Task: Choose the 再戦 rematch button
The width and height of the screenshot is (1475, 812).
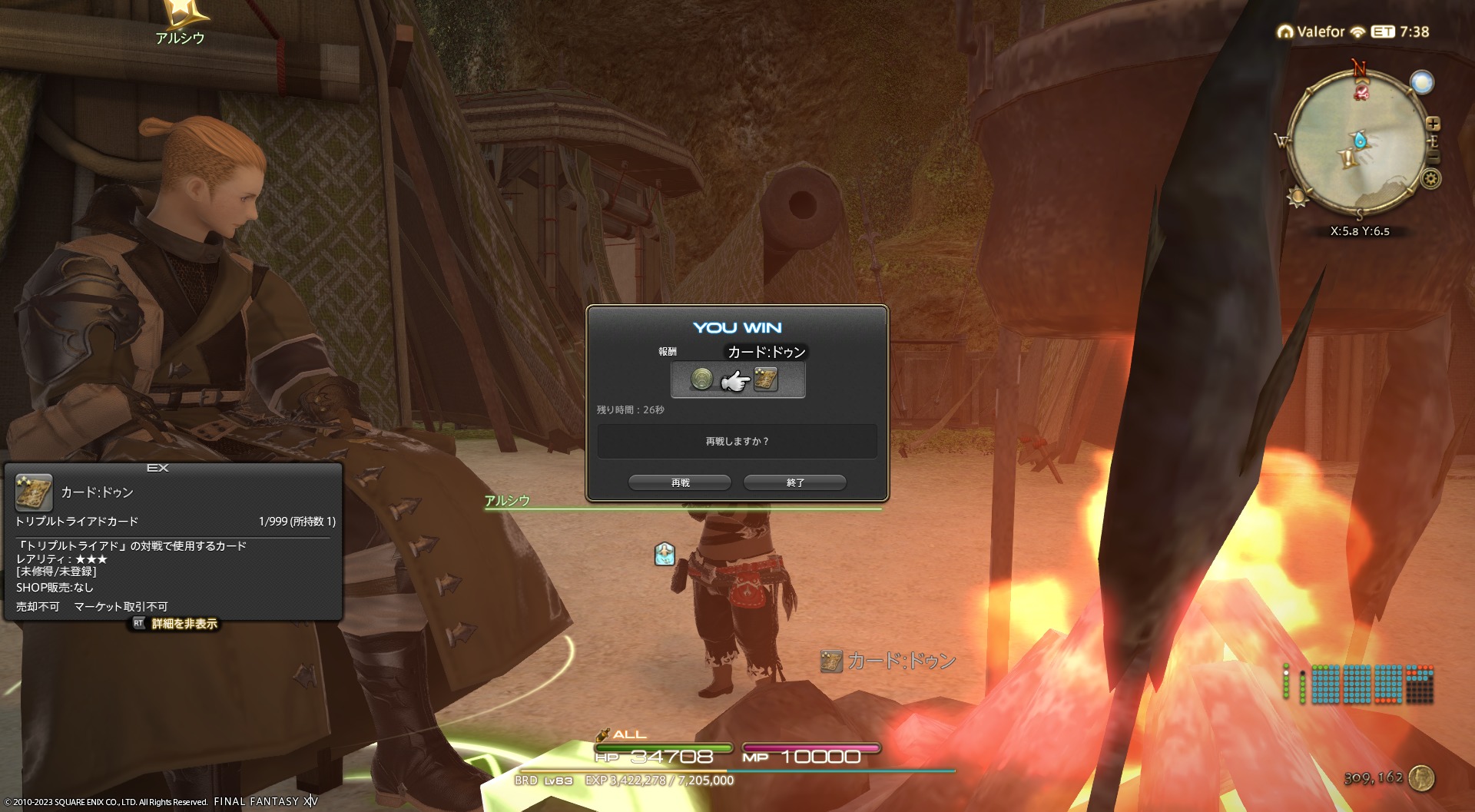Action: pos(680,482)
